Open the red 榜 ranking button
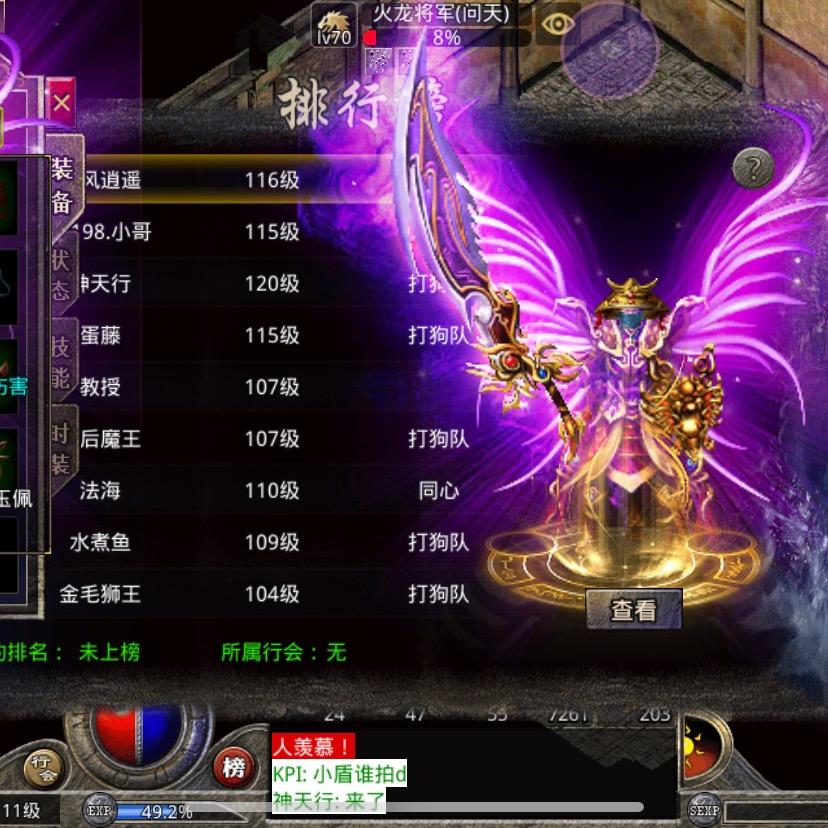The width and height of the screenshot is (828, 828). 234,767
